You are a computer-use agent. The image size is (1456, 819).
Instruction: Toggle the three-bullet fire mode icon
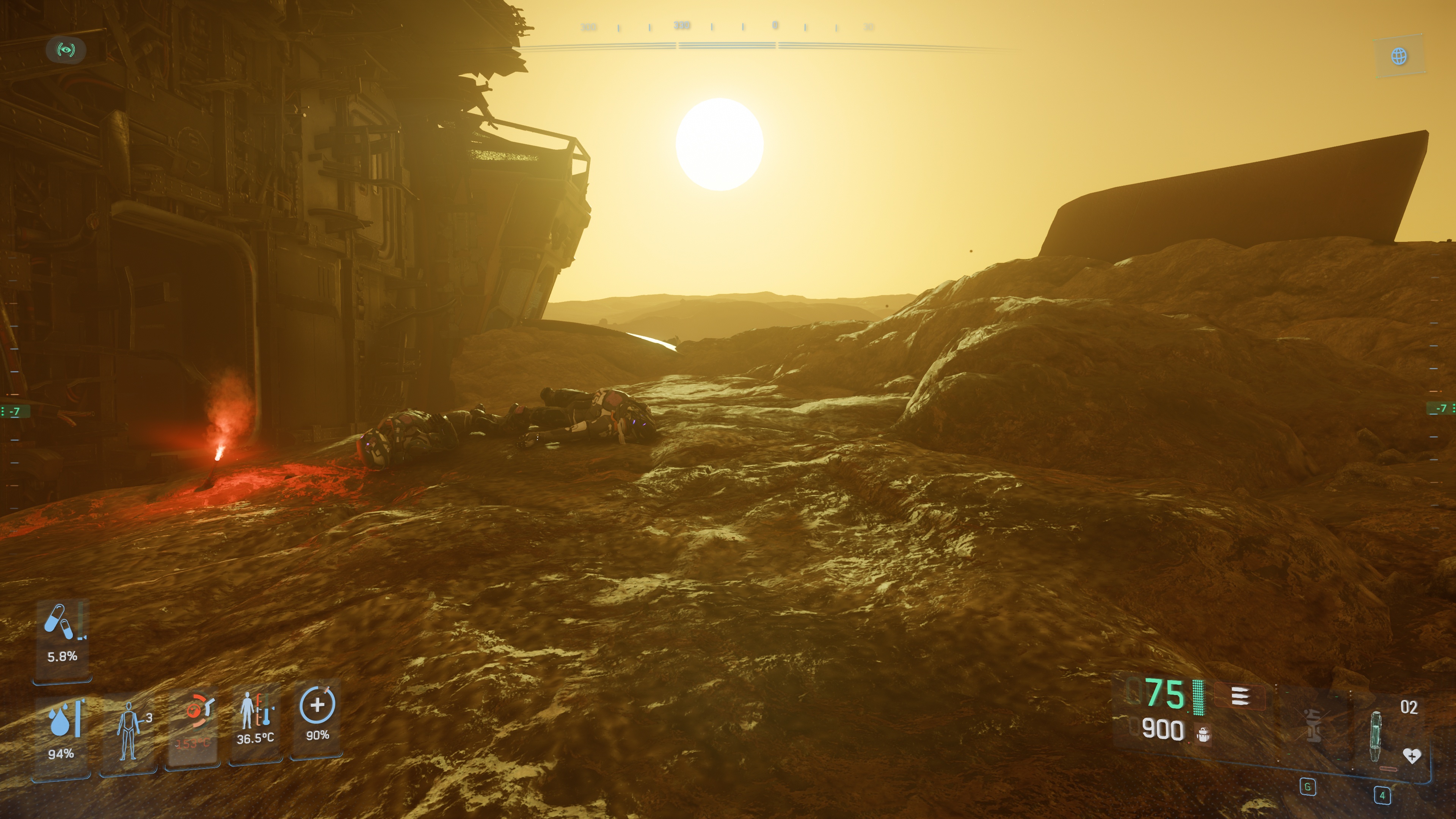[1240, 697]
